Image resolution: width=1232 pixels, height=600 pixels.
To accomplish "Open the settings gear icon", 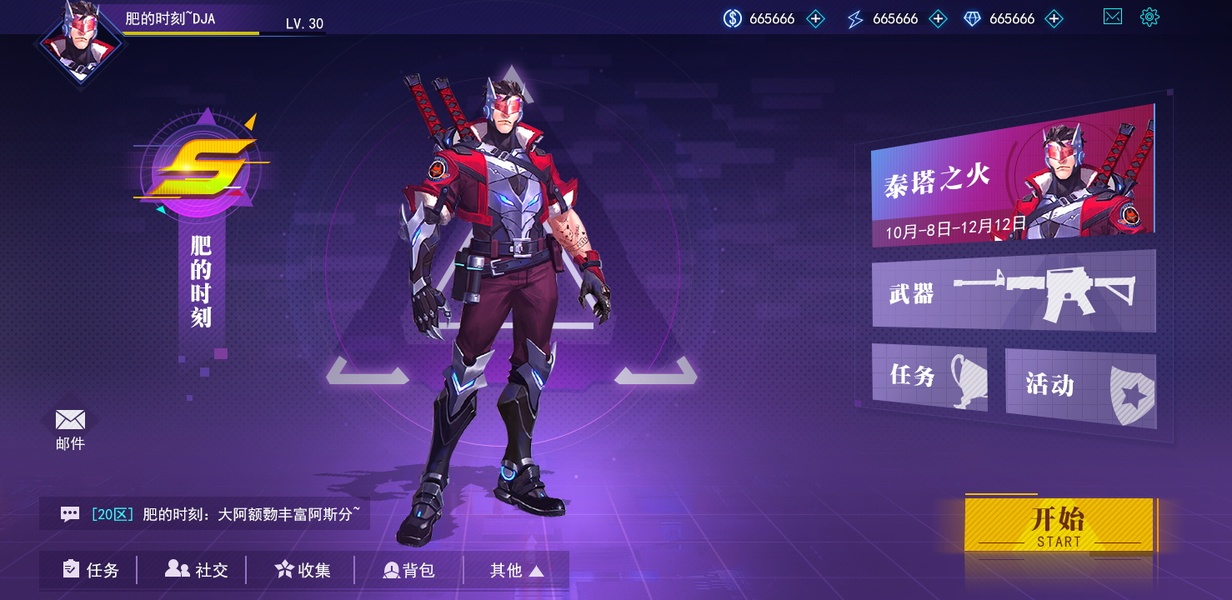I will tap(1149, 17).
